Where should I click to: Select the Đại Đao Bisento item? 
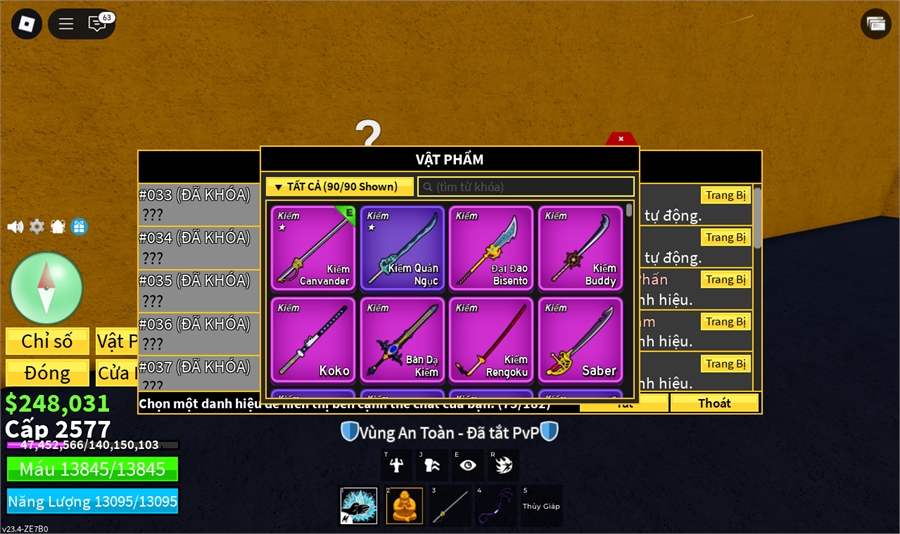click(x=491, y=248)
